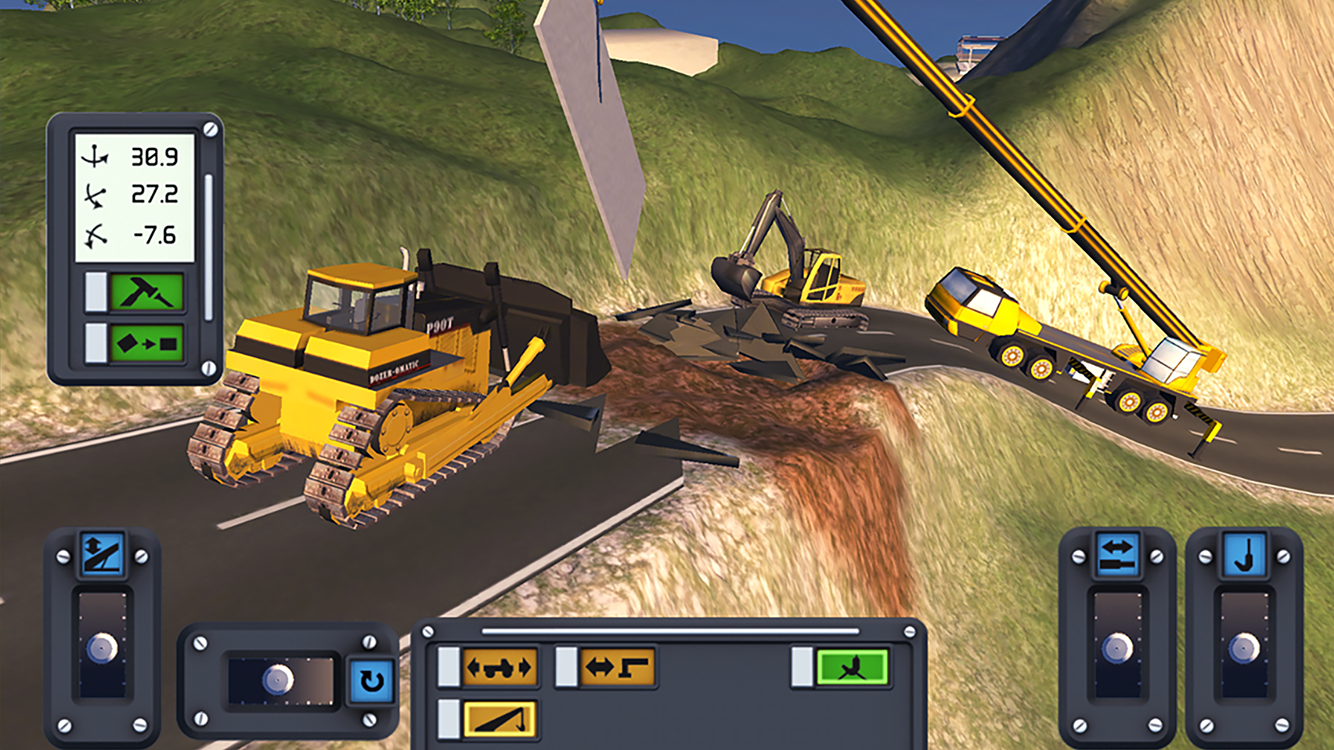The image size is (1334, 750).
Task: Toggle the yellow outrigger extend switch
Action: click(617, 667)
